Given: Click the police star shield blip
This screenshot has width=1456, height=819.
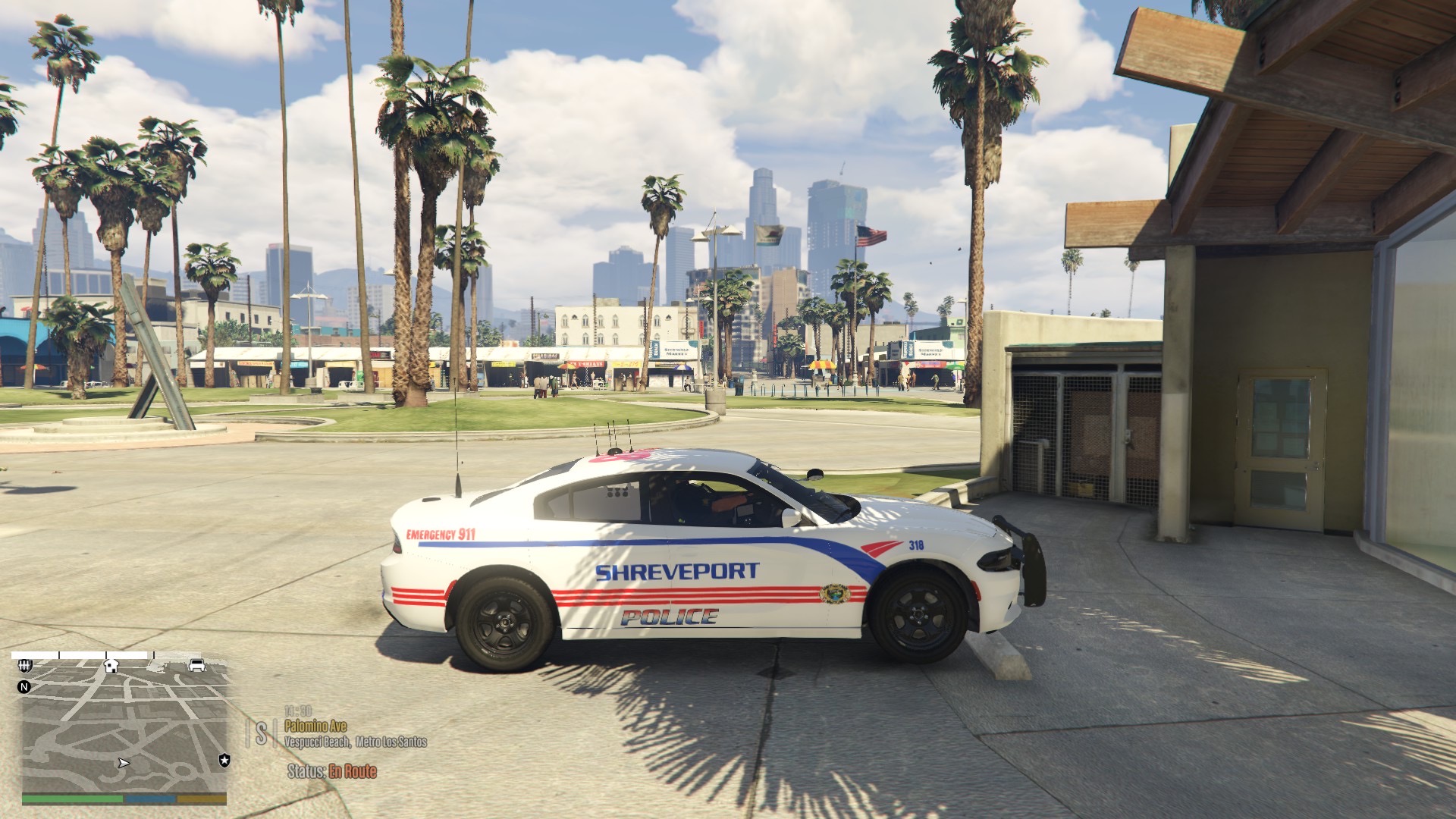Looking at the screenshot, I should click(224, 759).
